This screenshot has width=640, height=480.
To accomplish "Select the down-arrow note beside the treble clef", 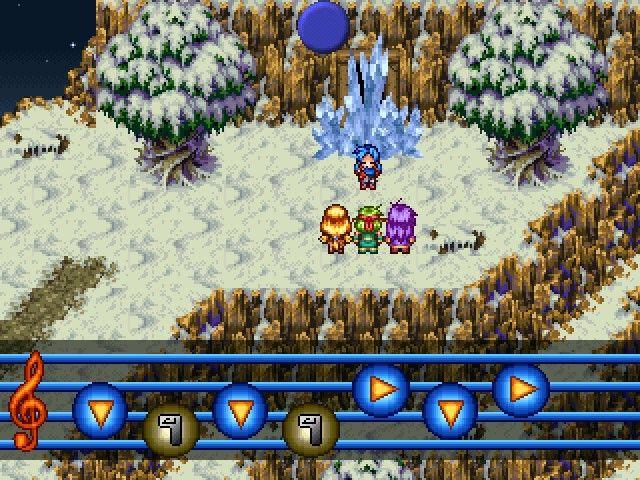I will [100, 408].
